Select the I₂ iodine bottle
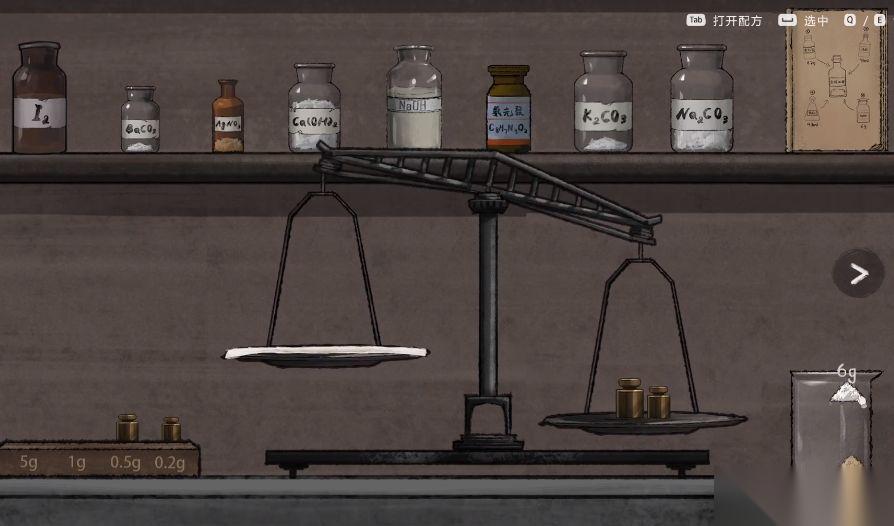 click(x=40, y=100)
